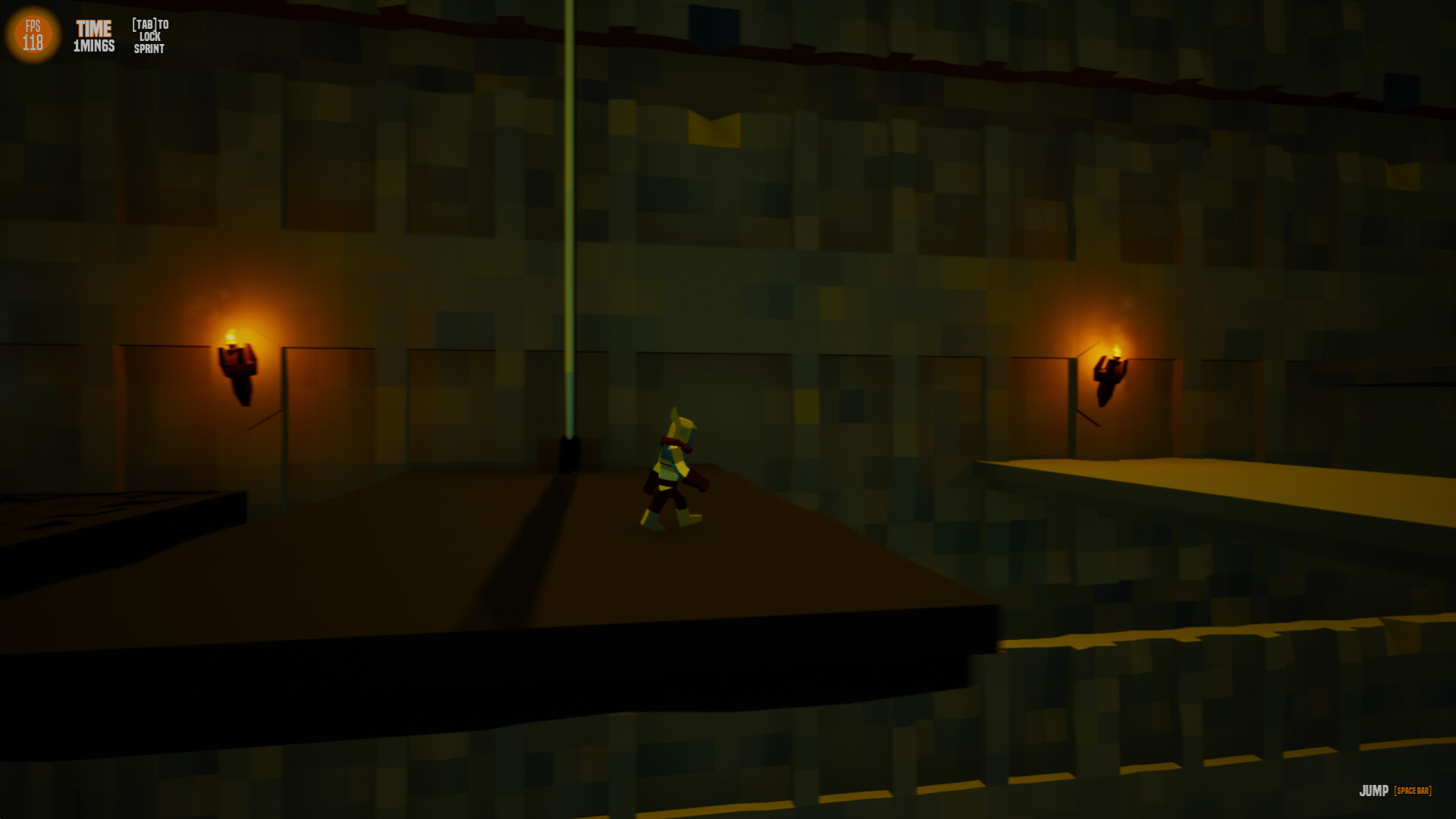Click the TIME label in the top HUD

pos(92,27)
